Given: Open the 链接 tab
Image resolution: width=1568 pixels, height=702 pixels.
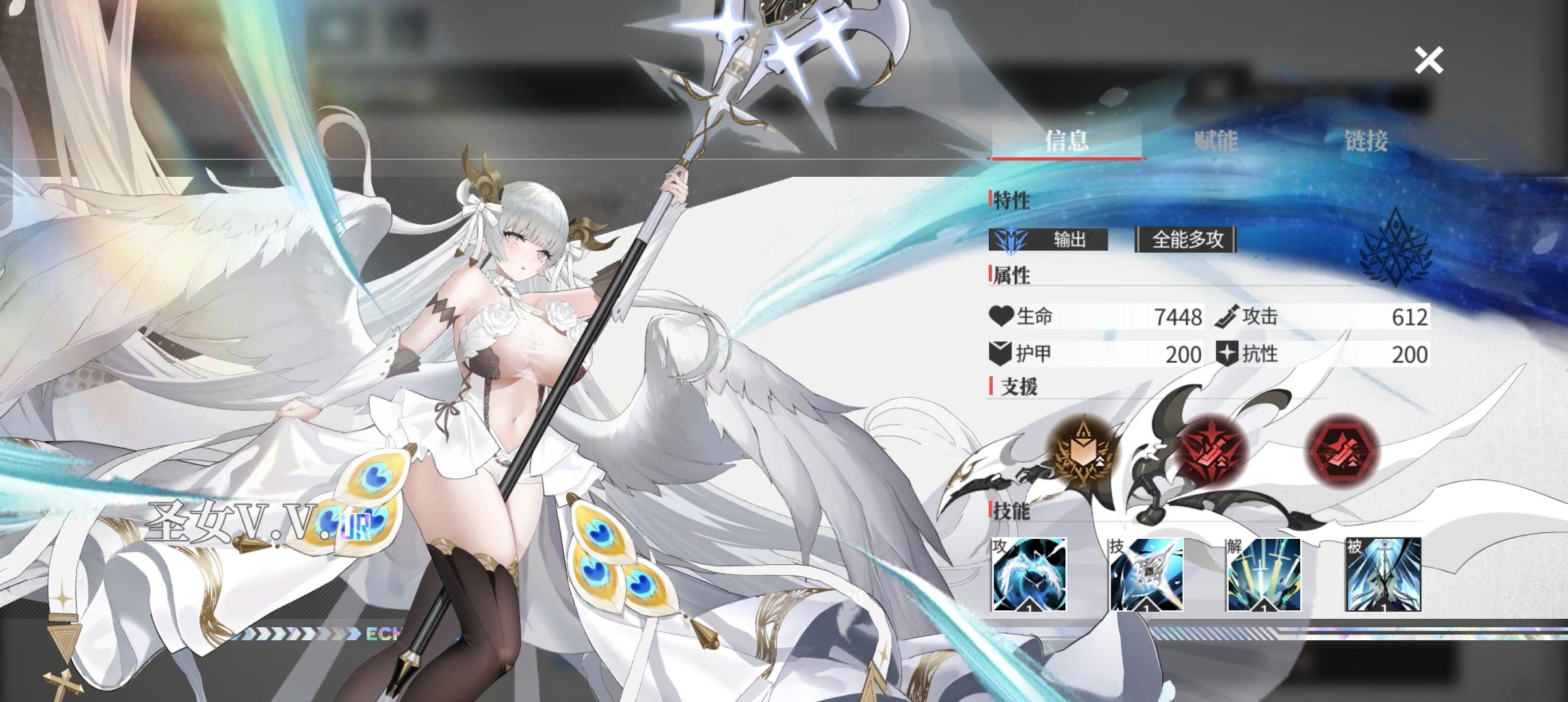Looking at the screenshot, I should pyautogui.click(x=1365, y=140).
